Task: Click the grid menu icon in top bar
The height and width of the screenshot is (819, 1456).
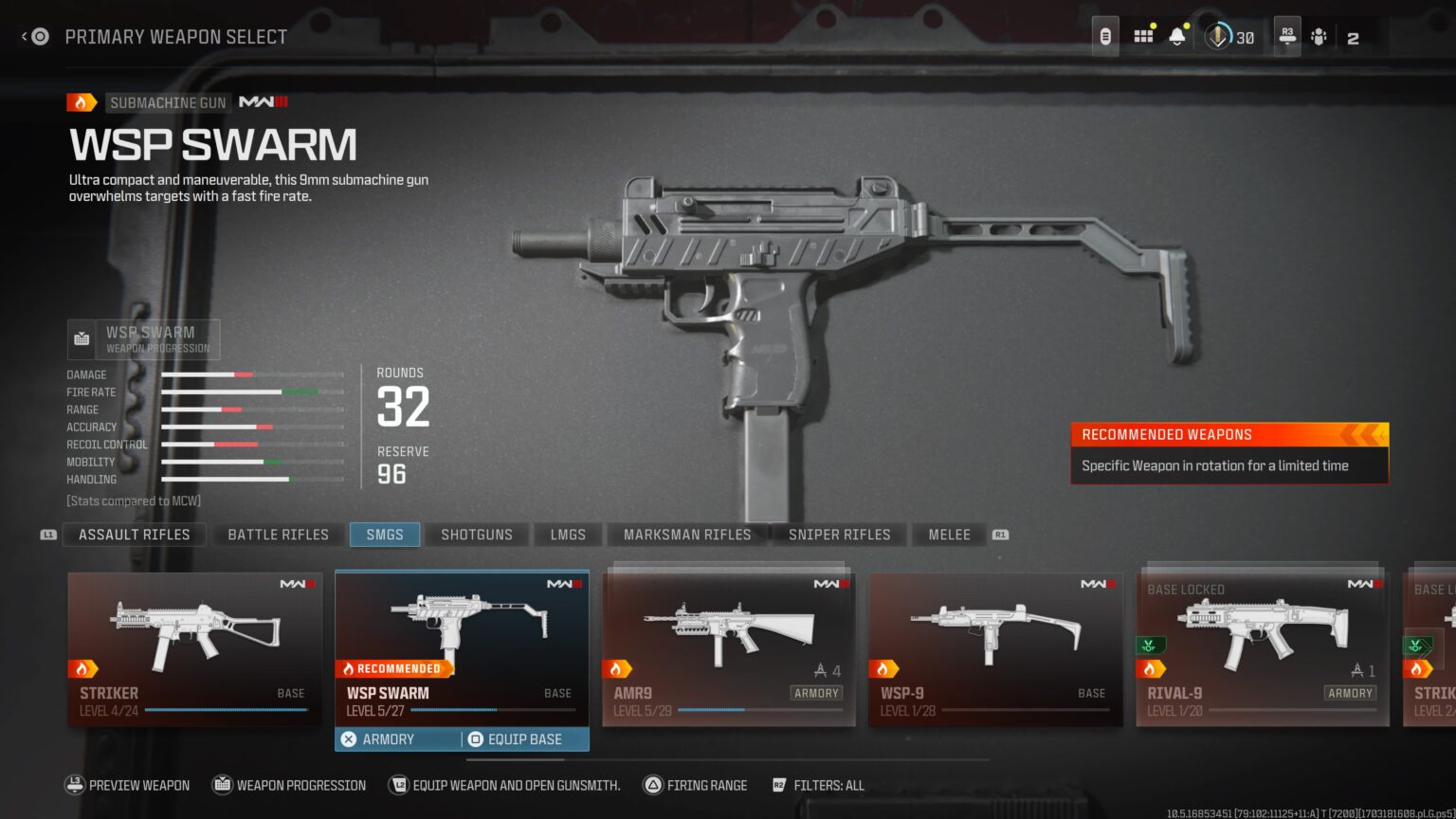Action: tap(1143, 34)
